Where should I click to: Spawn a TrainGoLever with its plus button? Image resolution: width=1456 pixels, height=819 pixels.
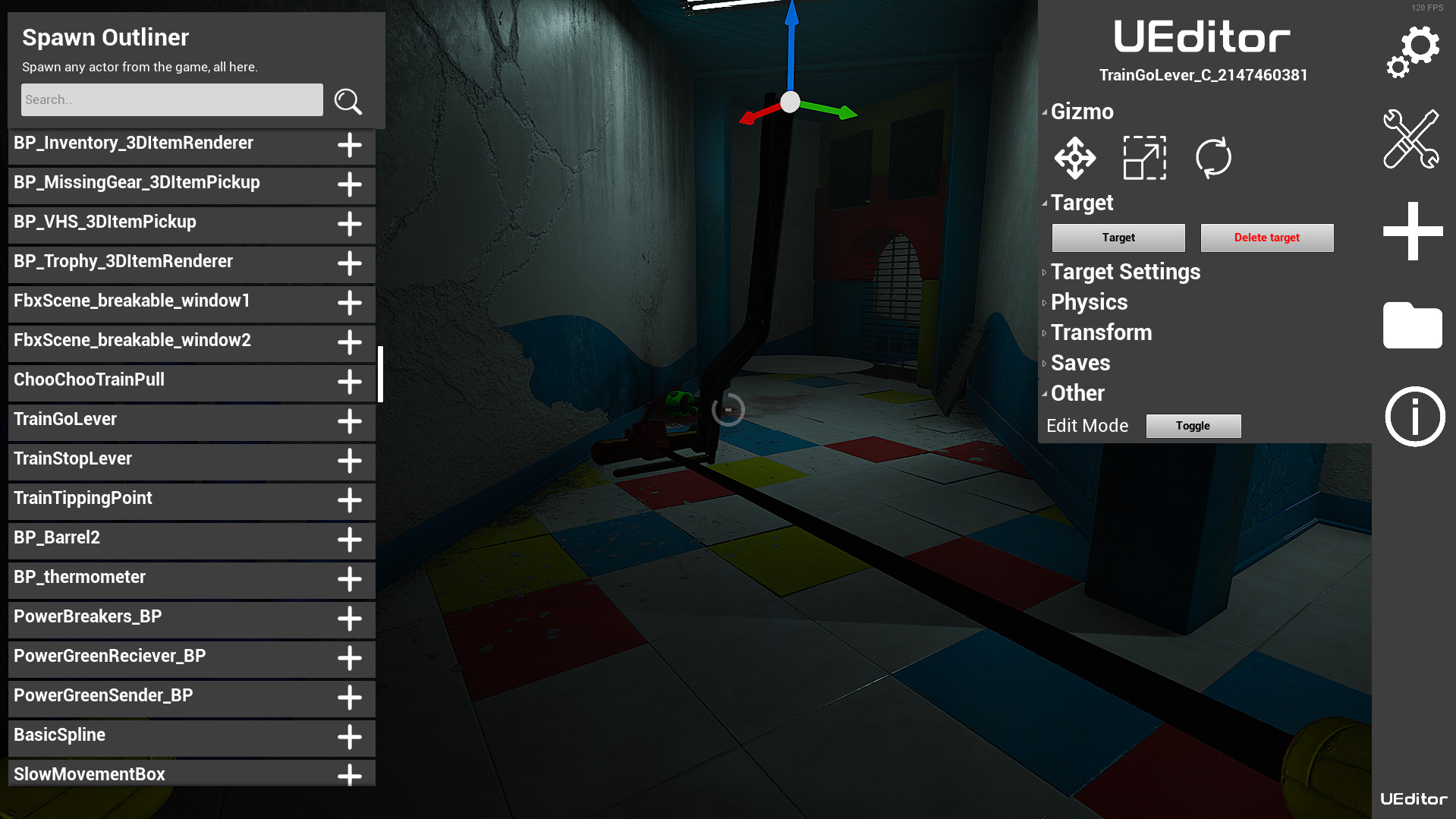point(350,421)
